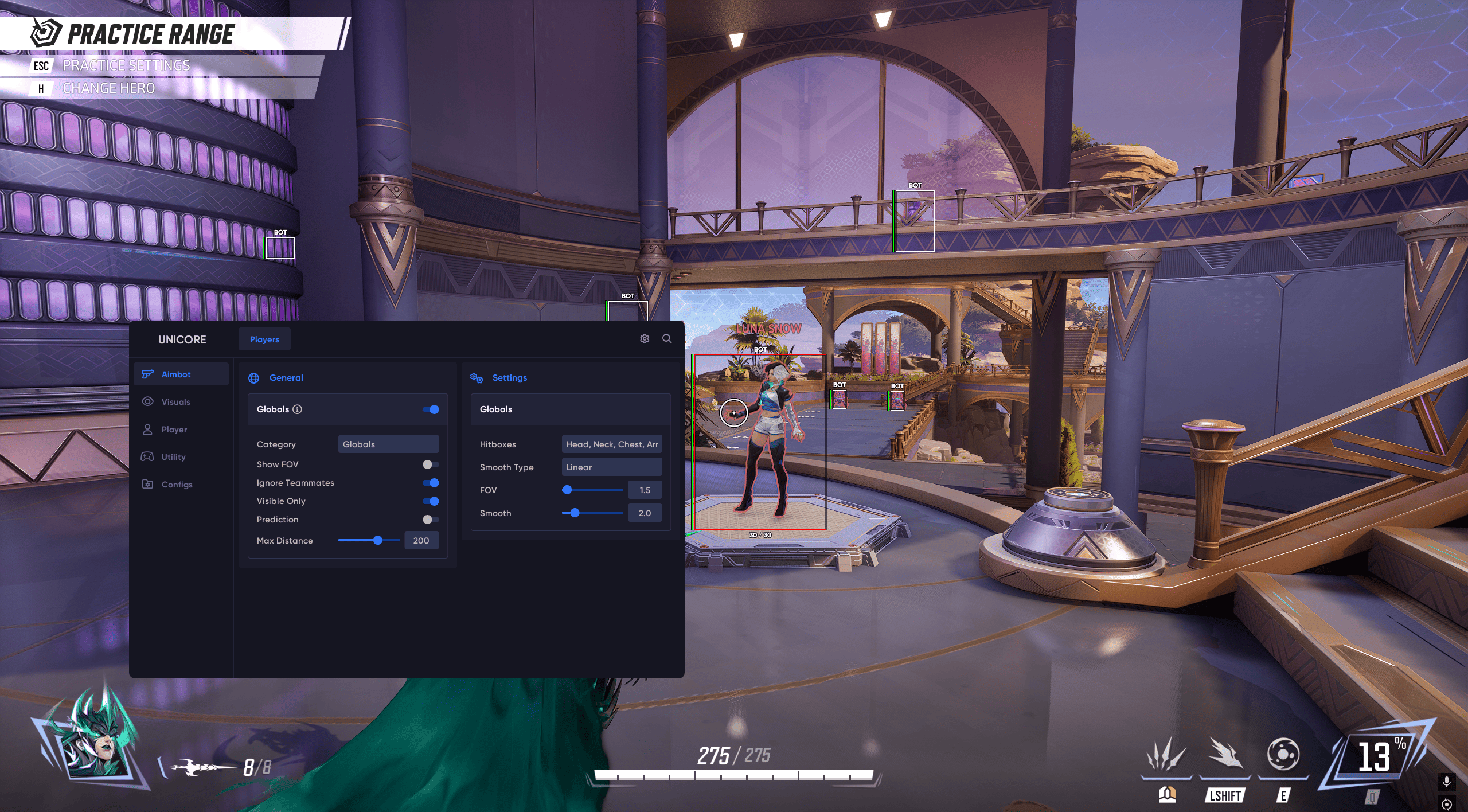Click the Smooth slider handle
The image size is (1468, 812).
[x=575, y=513]
